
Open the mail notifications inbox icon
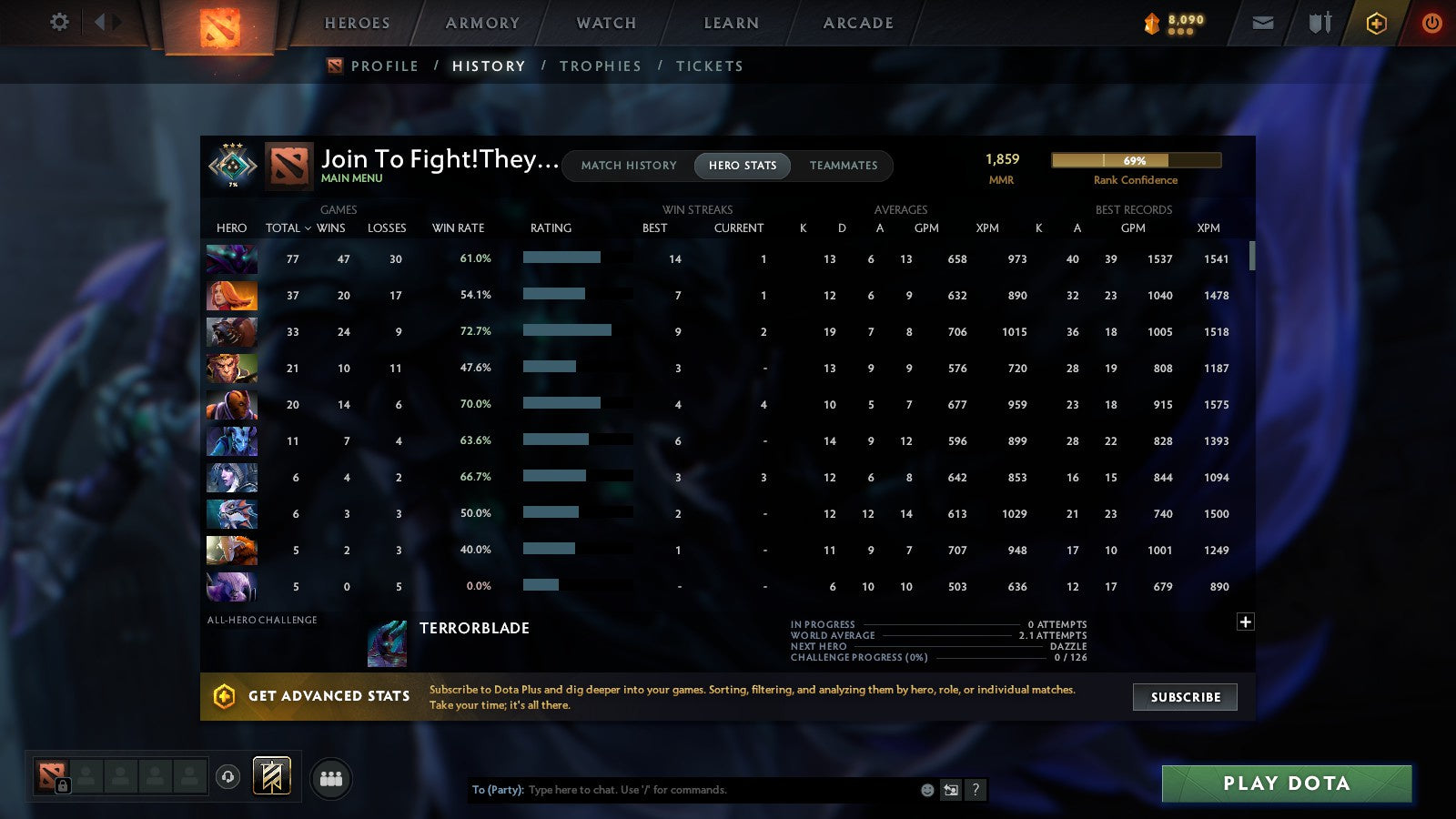click(1262, 22)
